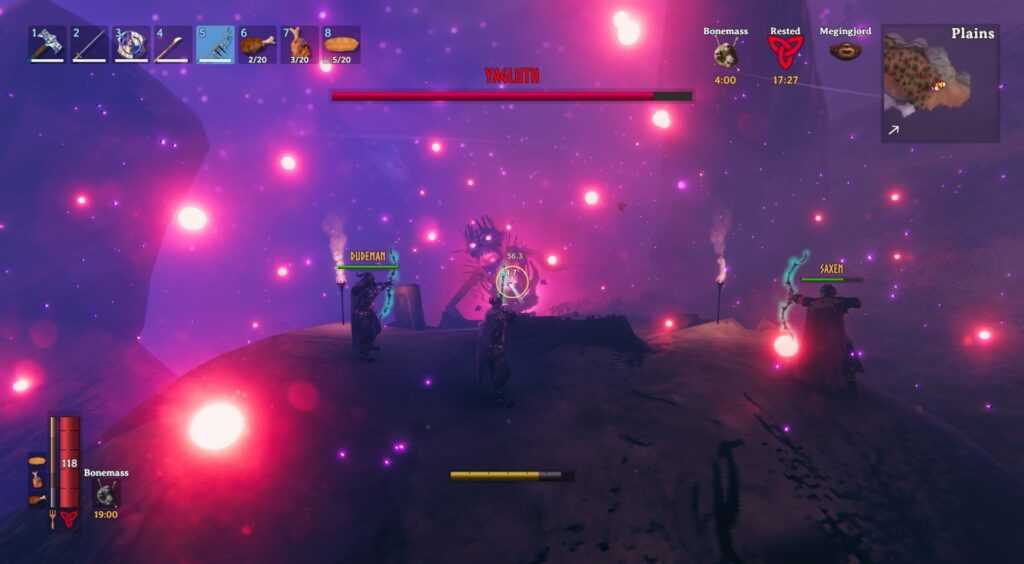Eat the bread in hotbar slot 8

coord(341,45)
